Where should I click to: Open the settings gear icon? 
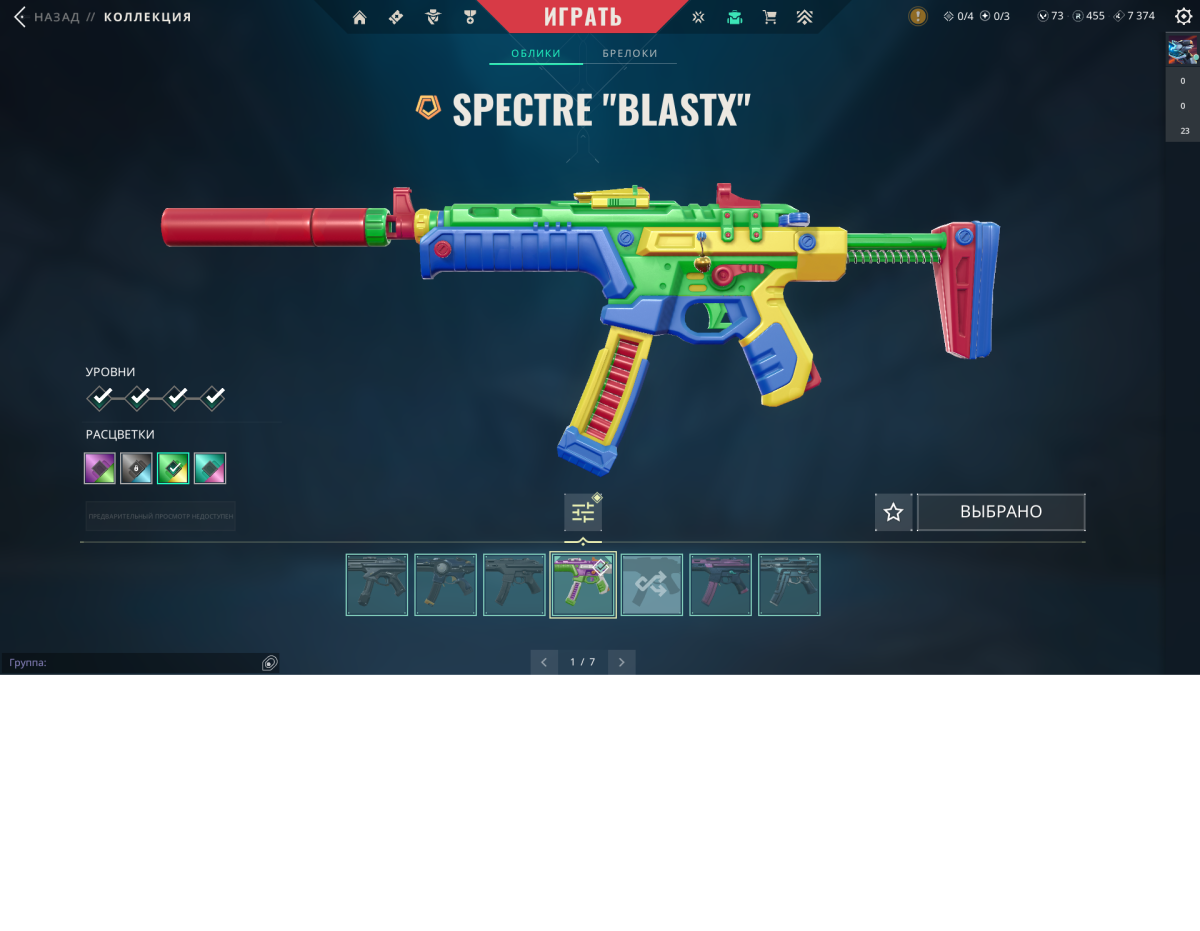point(1183,16)
